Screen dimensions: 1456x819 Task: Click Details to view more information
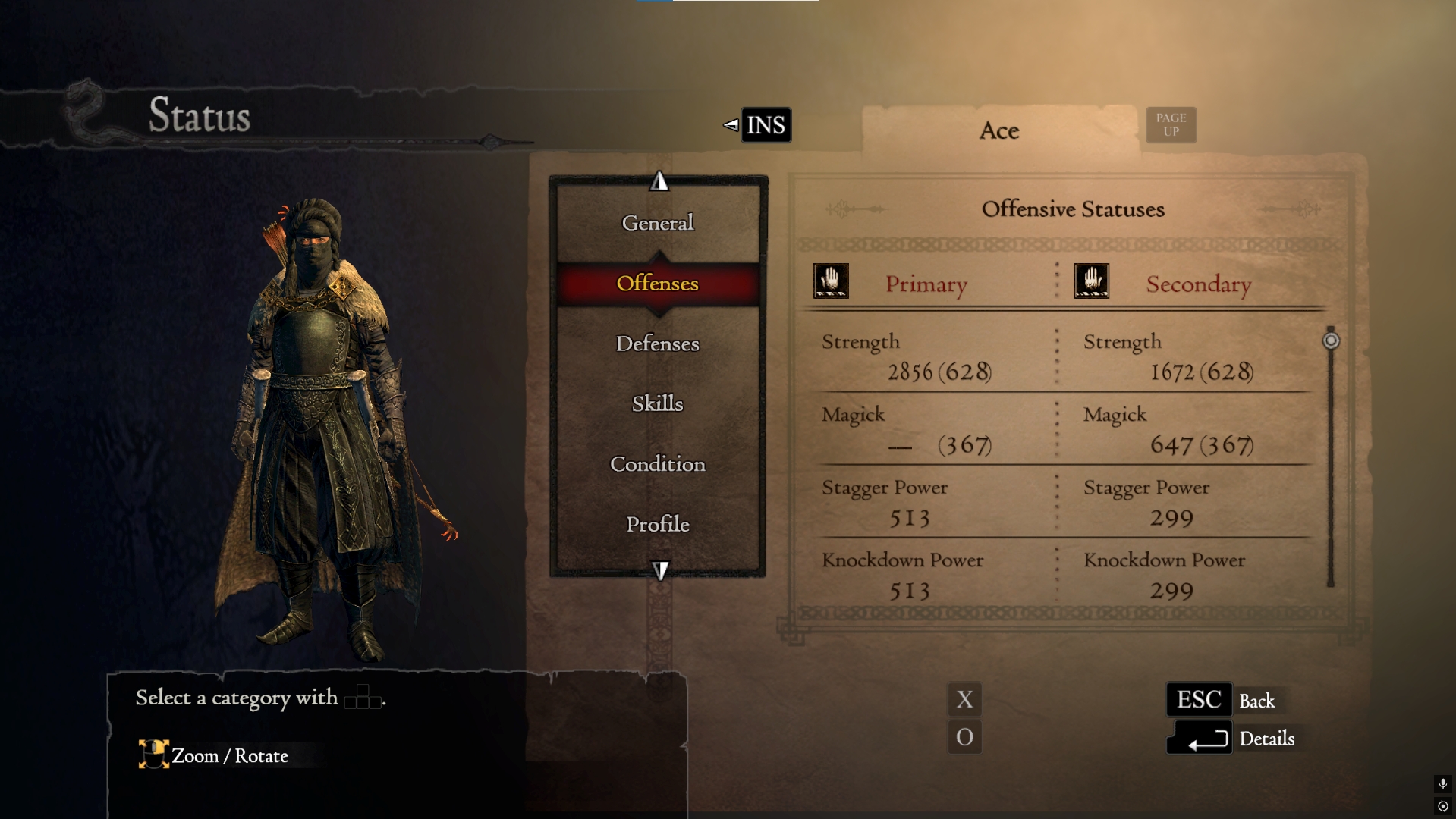click(1266, 739)
